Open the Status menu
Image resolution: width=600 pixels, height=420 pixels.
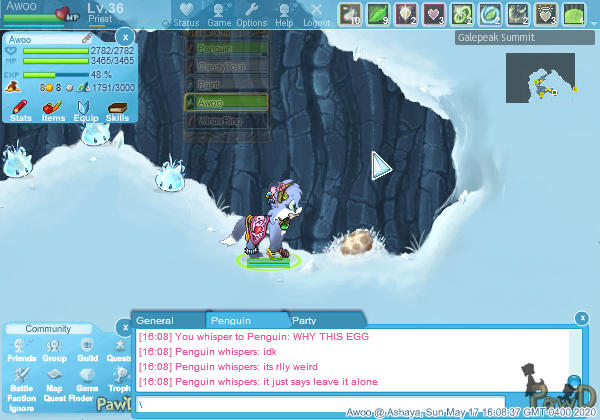click(x=186, y=14)
